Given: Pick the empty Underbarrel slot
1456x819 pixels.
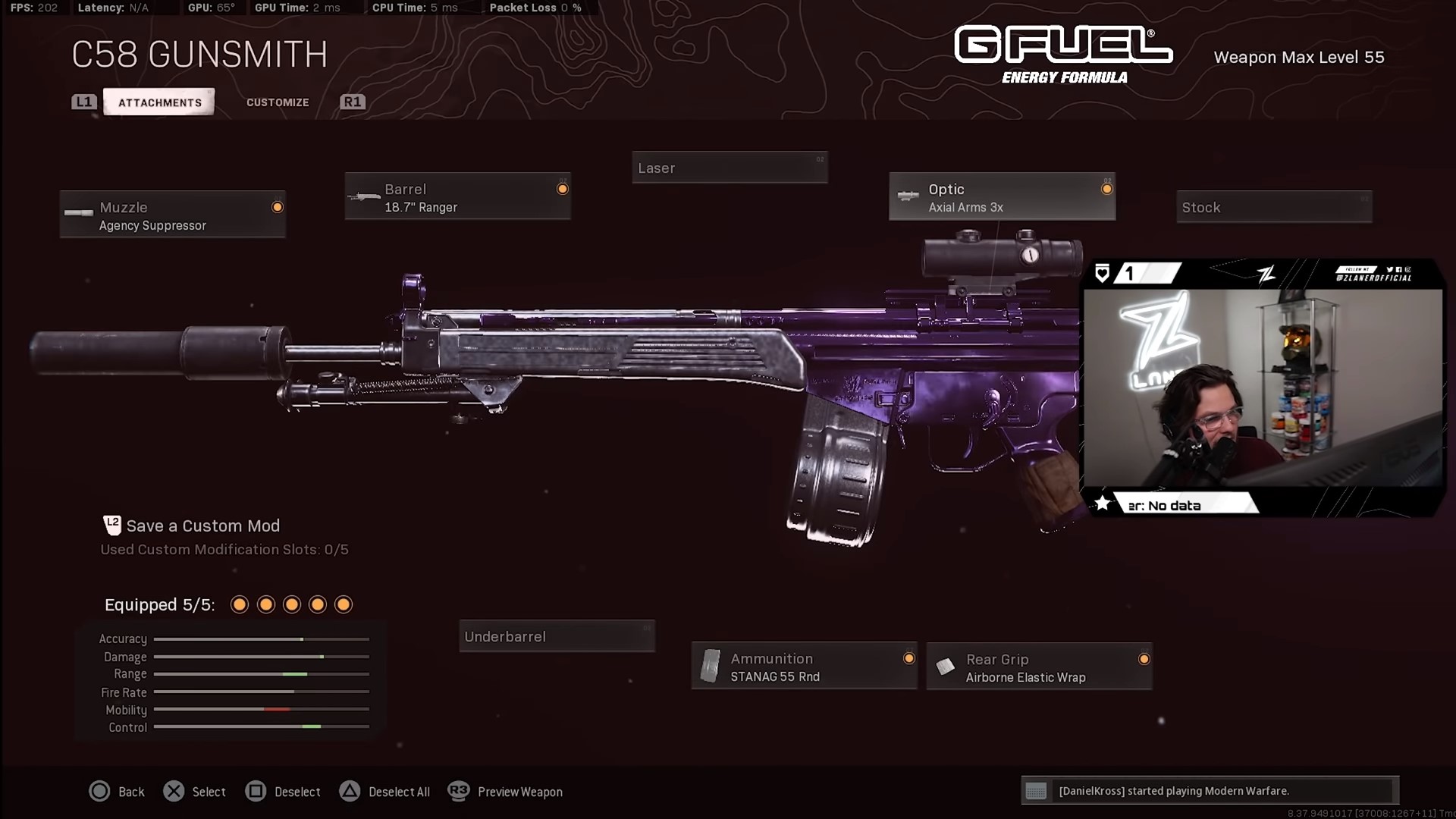Looking at the screenshot, I should click(x=557, y=636).
